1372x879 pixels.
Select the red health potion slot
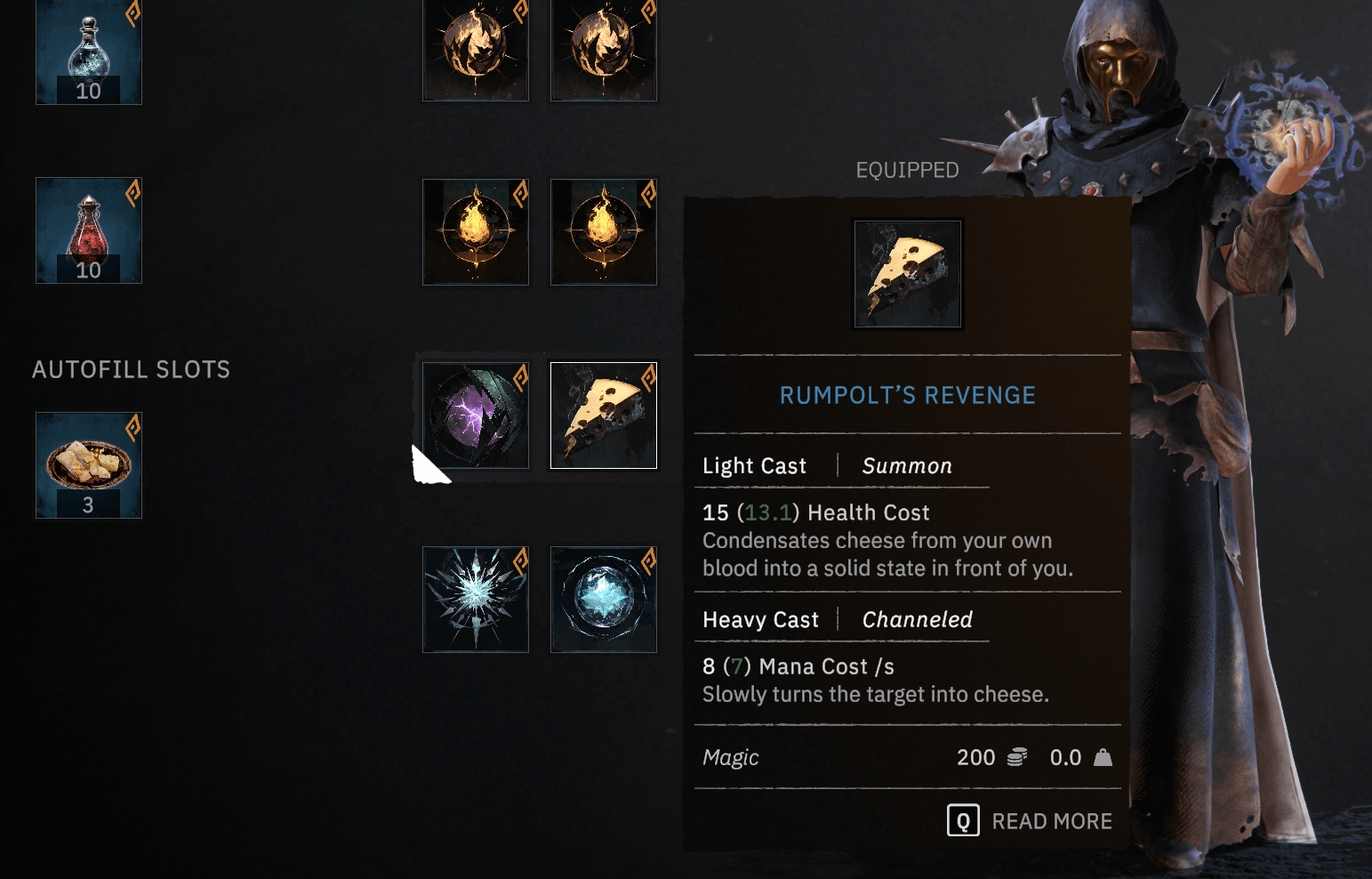pos(88,230)
